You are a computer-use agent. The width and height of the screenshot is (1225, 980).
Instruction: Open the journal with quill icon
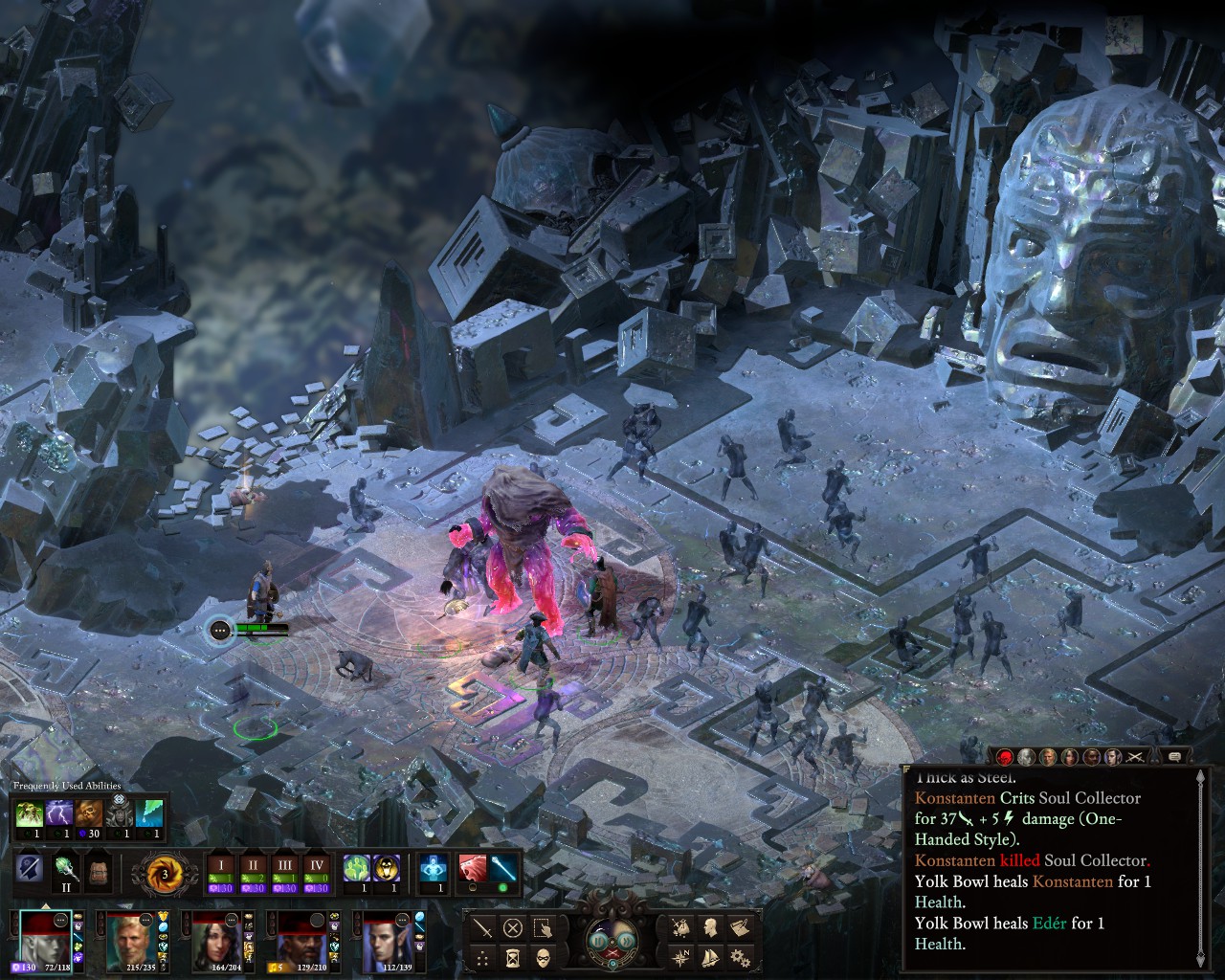(x=738, y=926)
